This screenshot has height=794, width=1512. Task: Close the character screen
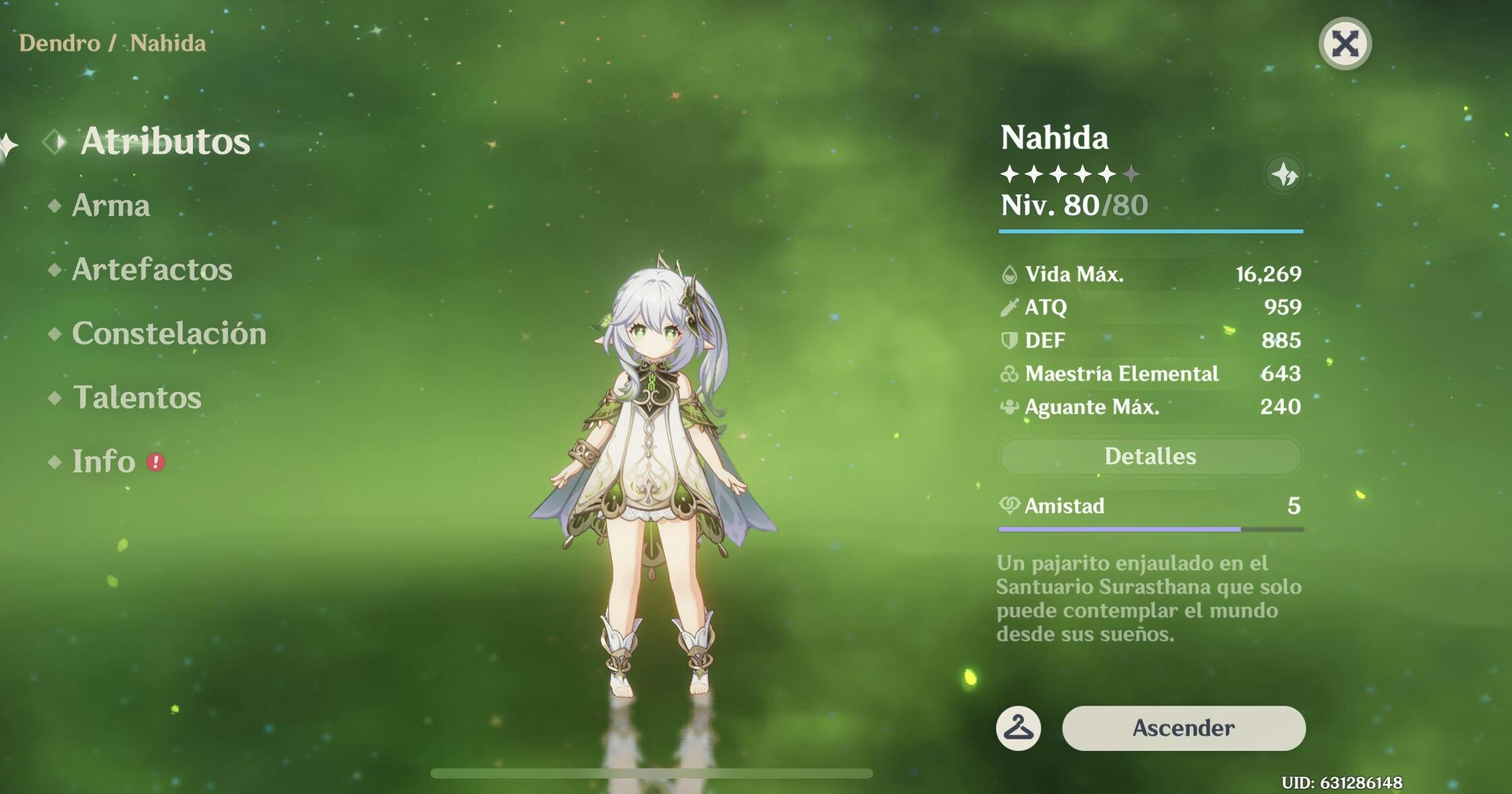pyautogui.click(x=1345, y=45)
